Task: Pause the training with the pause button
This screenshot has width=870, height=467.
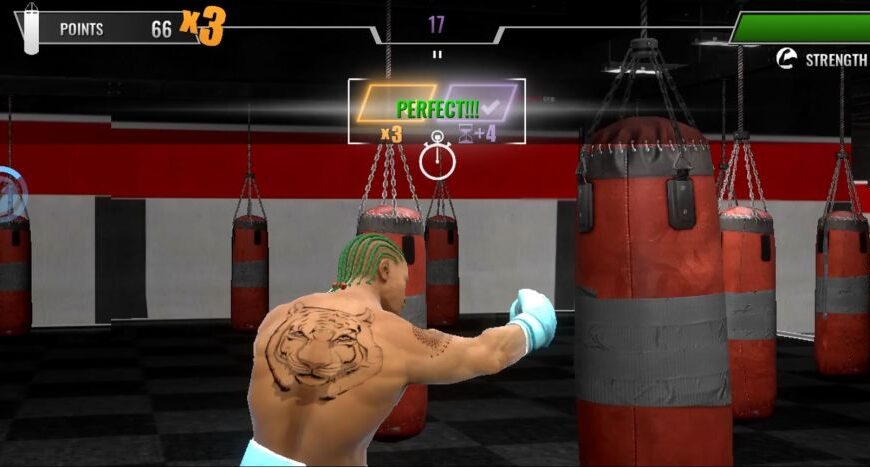Action: coord(436,54)
